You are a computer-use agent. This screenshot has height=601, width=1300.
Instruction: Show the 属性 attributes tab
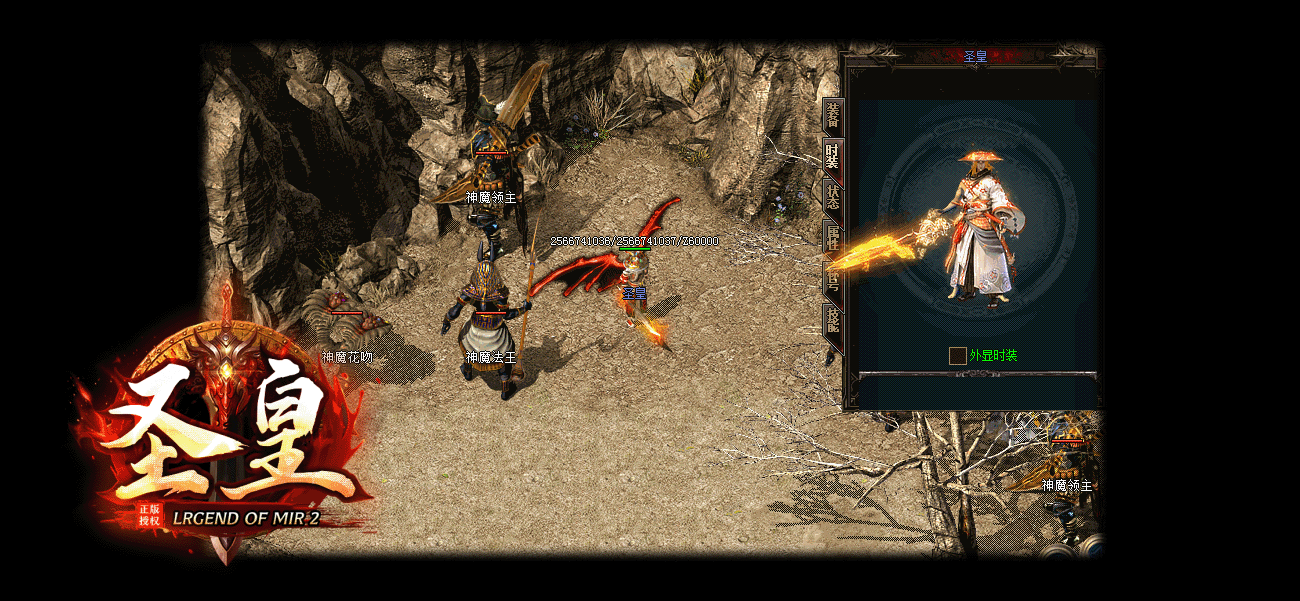[x=832, y=237]
